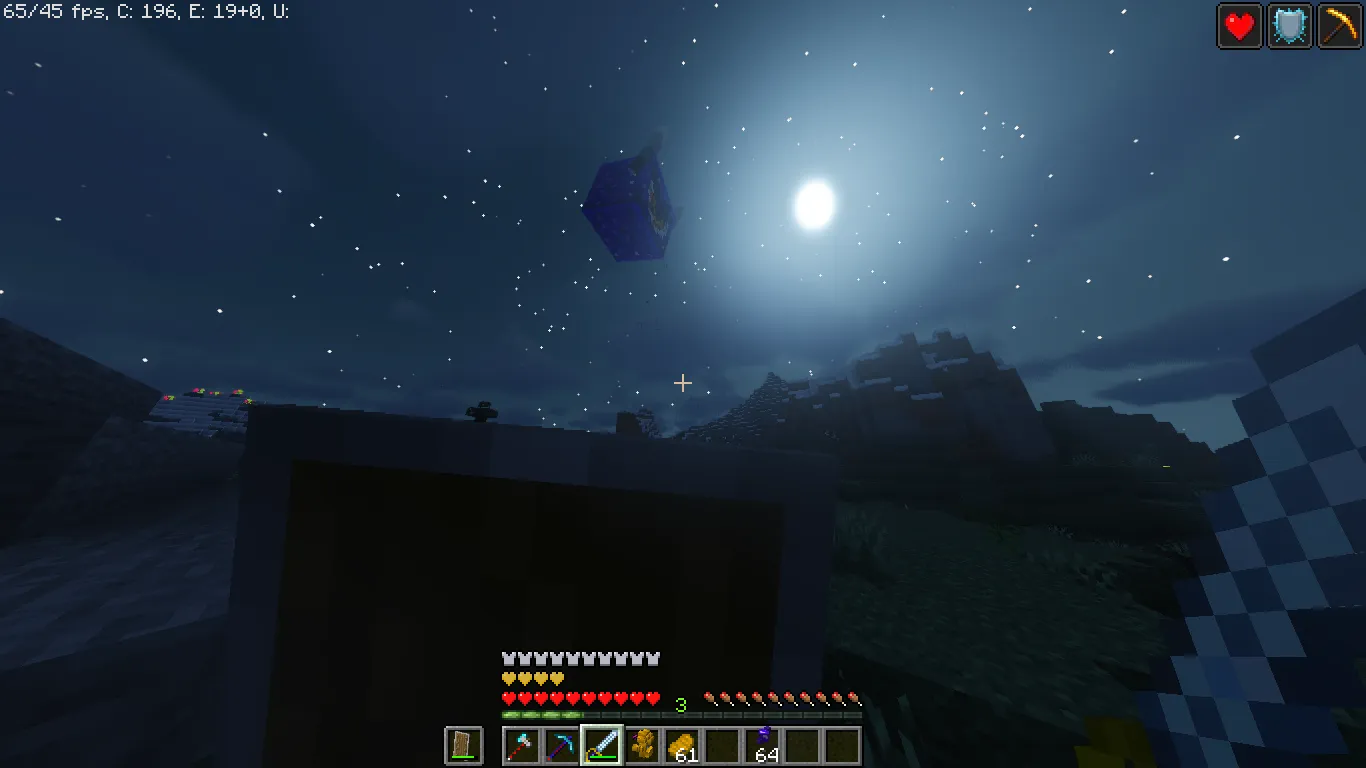Click the first carrot in the hunger bar
The width and height of the screenshot is (1366, 768).
(709, 697)
